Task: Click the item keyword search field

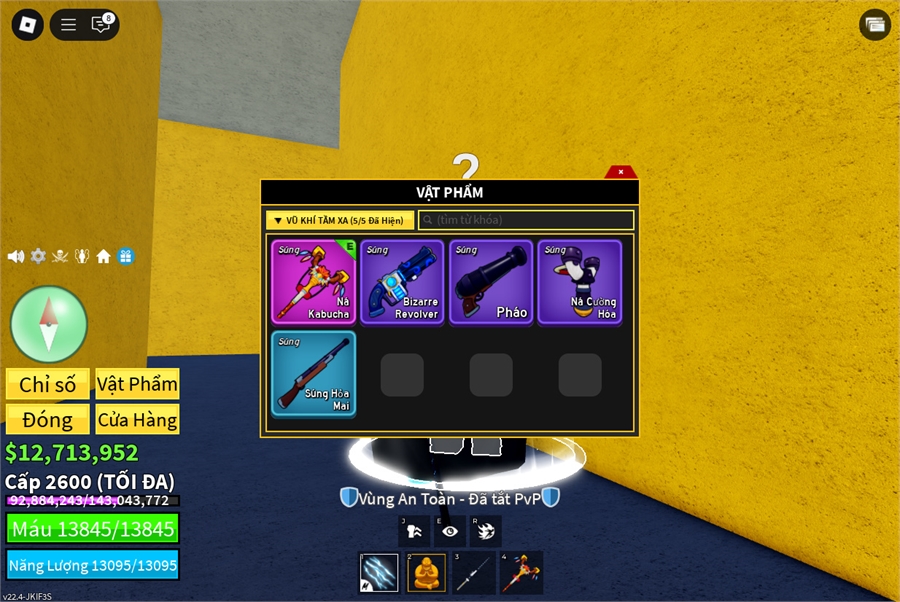Action: (526, 220)
